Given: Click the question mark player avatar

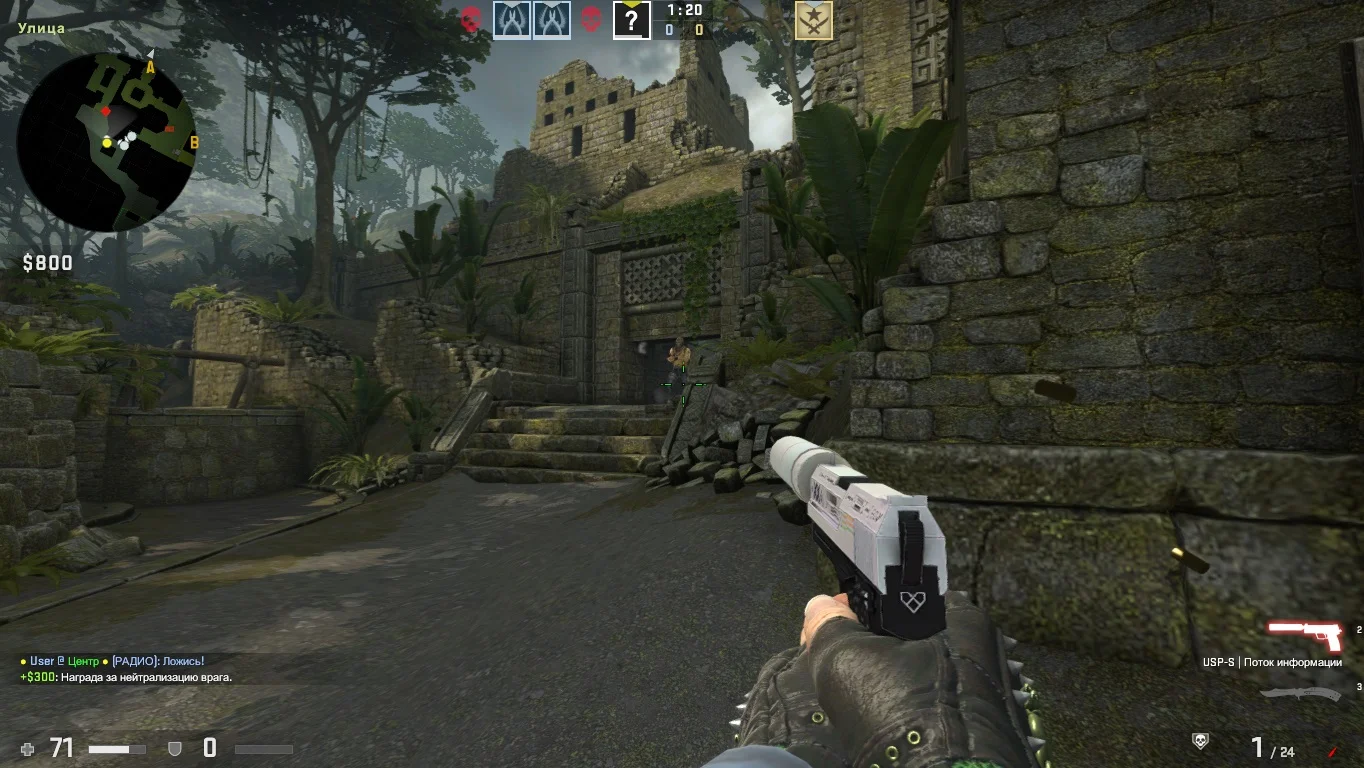Looking at the screenshot, I should coord(631,20).
